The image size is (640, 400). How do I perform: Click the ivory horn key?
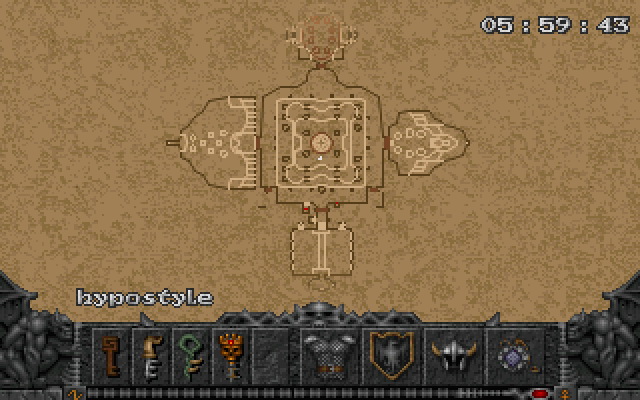[x=150, y=354]
